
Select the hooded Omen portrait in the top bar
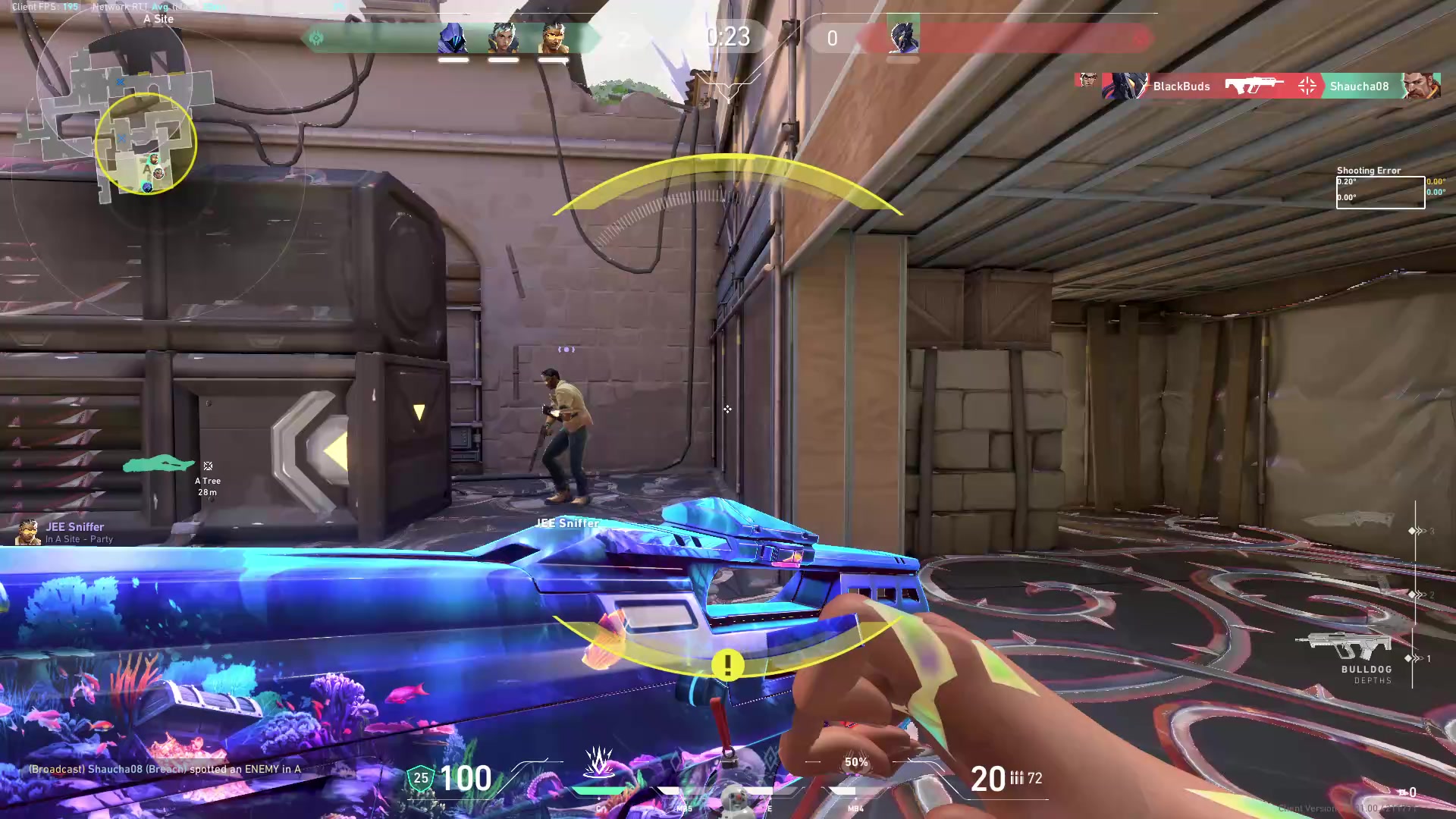(453, 38)
